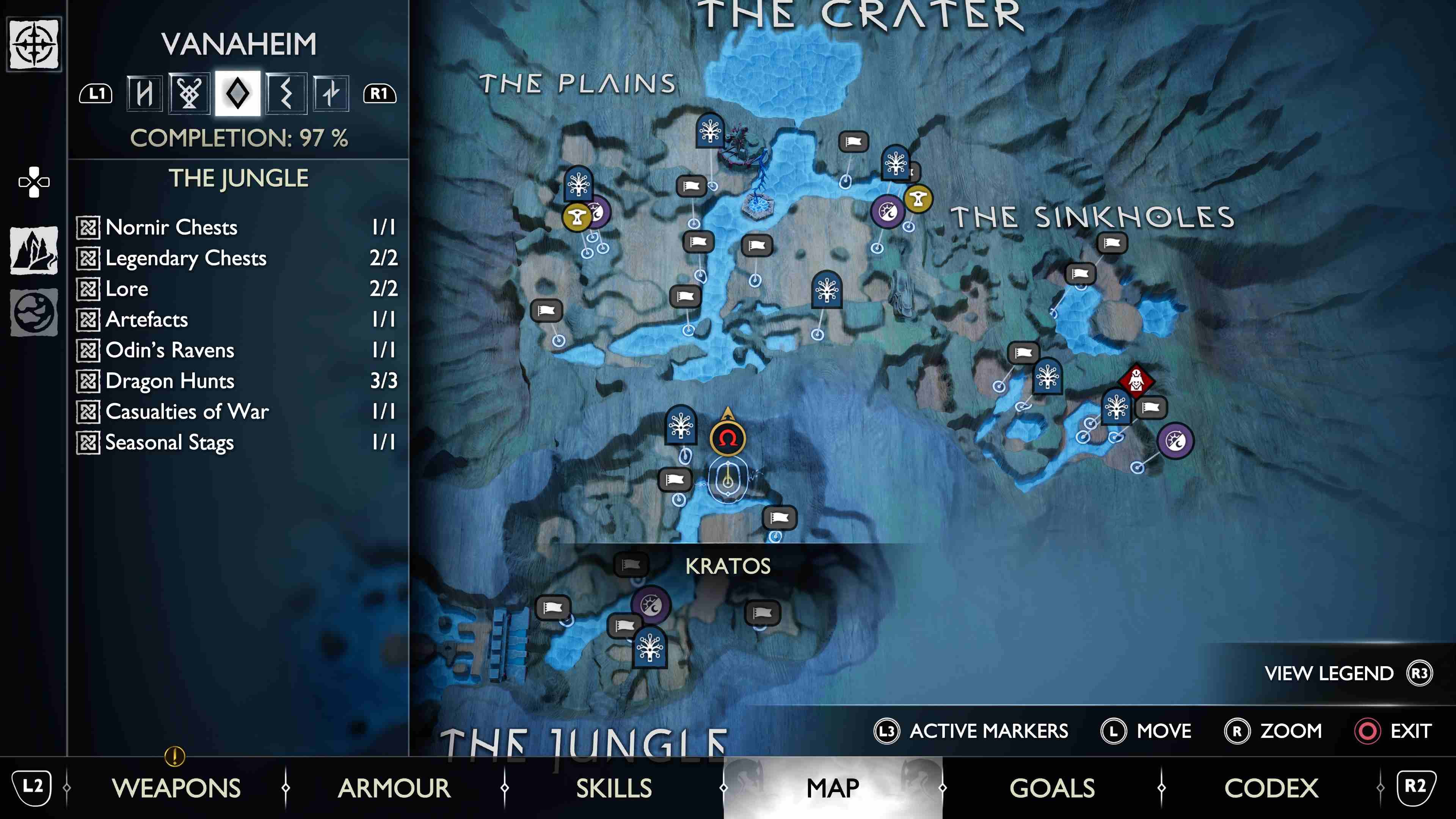The image size is (1456, 819).
Task: Open the mountain region map icon
Action: pos(34,250)
